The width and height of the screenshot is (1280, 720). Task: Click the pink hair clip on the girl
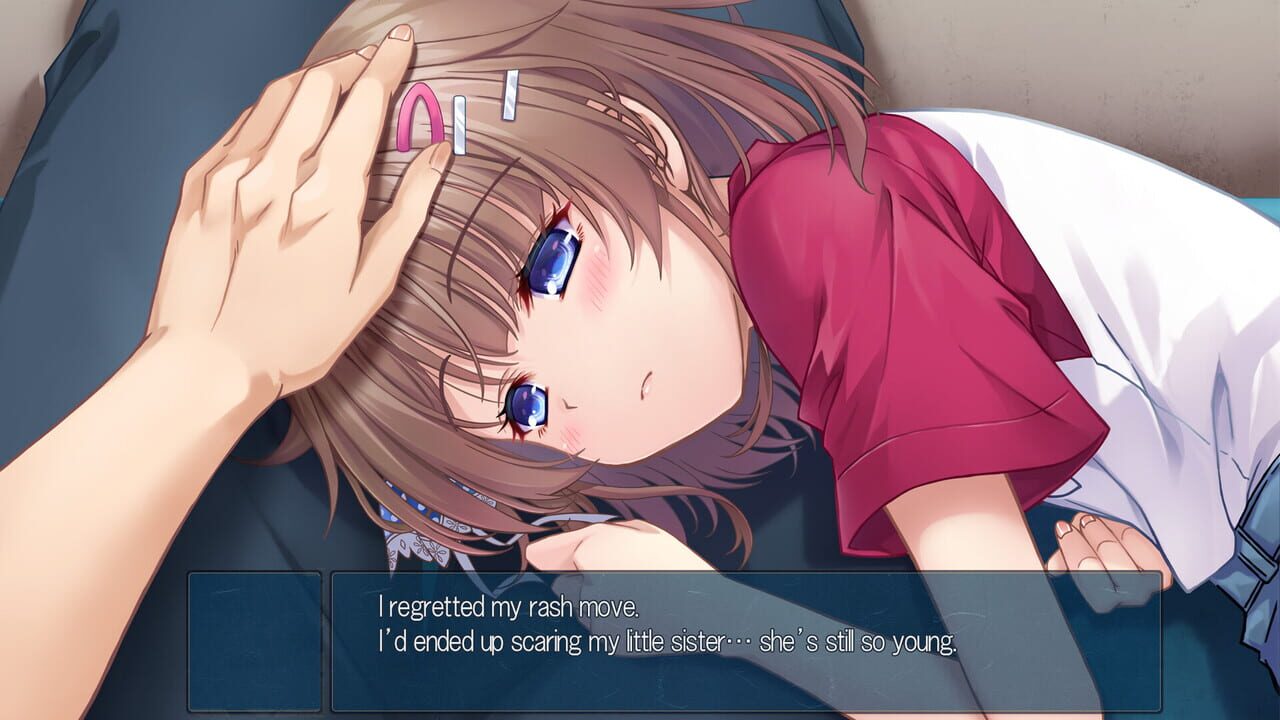(x=420, y=120)
